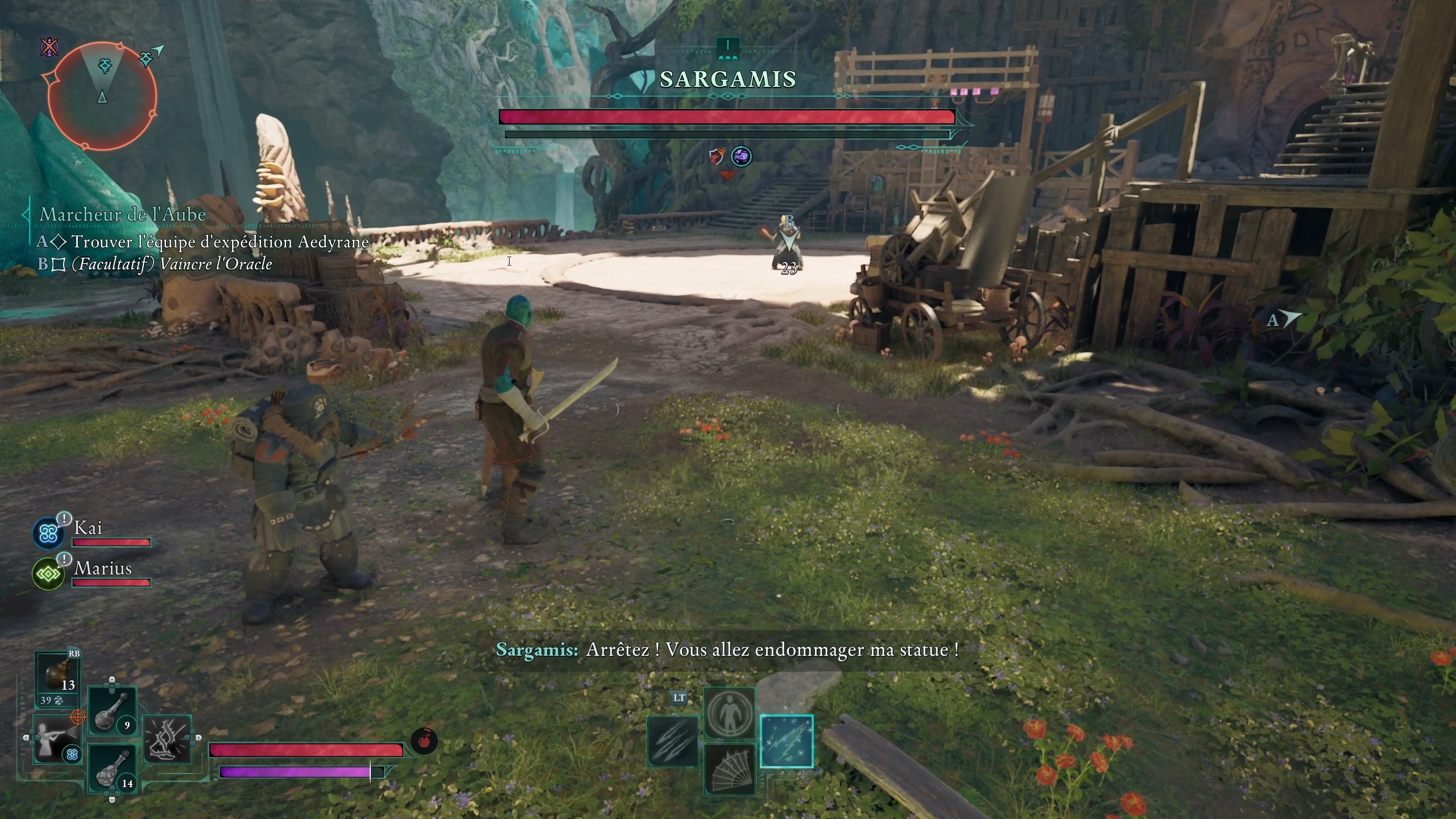Viewport: 1456px width, 819px height.
Task: Select the potion flask with 14 charges
Action: (112, 768)
